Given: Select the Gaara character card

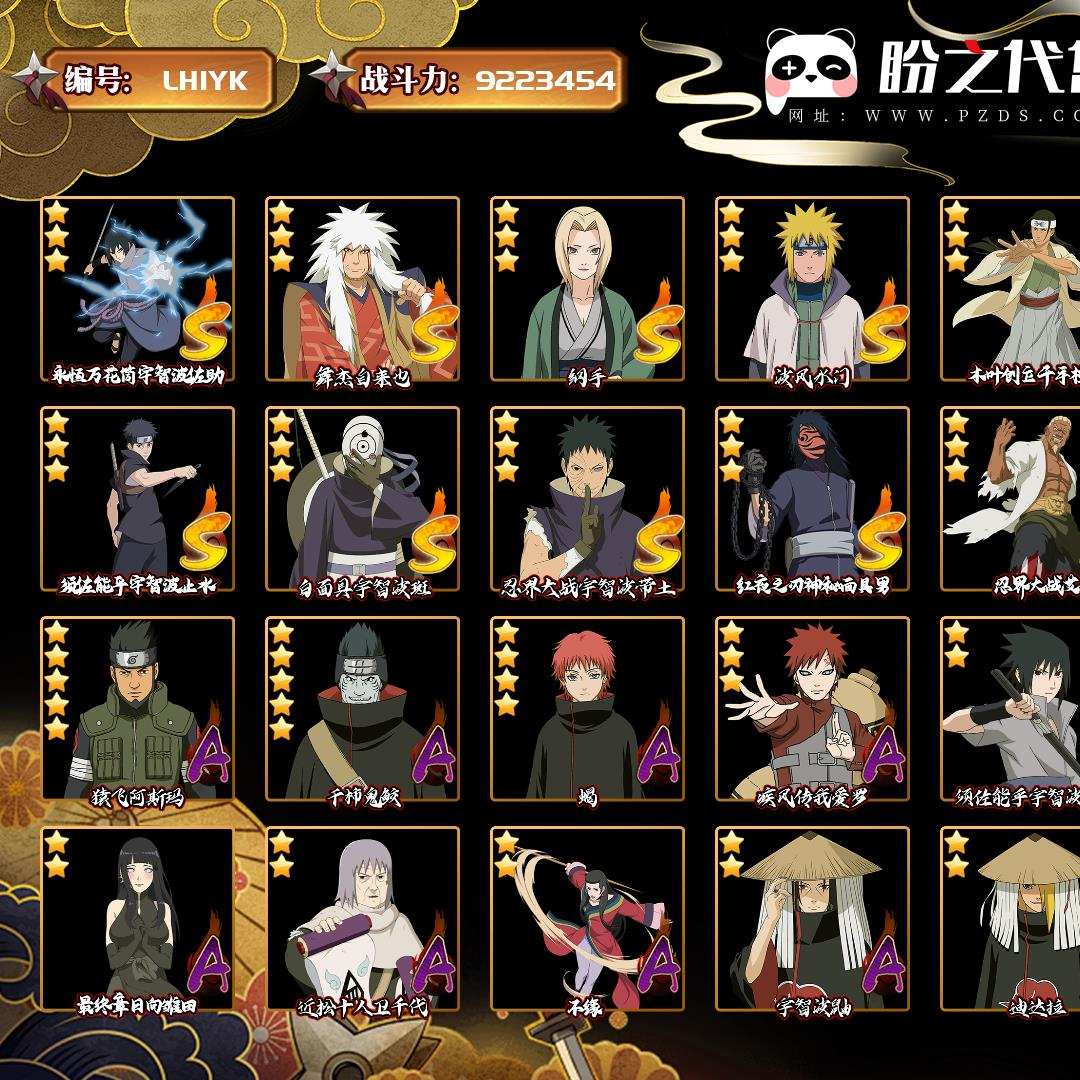Looking at the screenshot, I should click(x=812, y=708).
